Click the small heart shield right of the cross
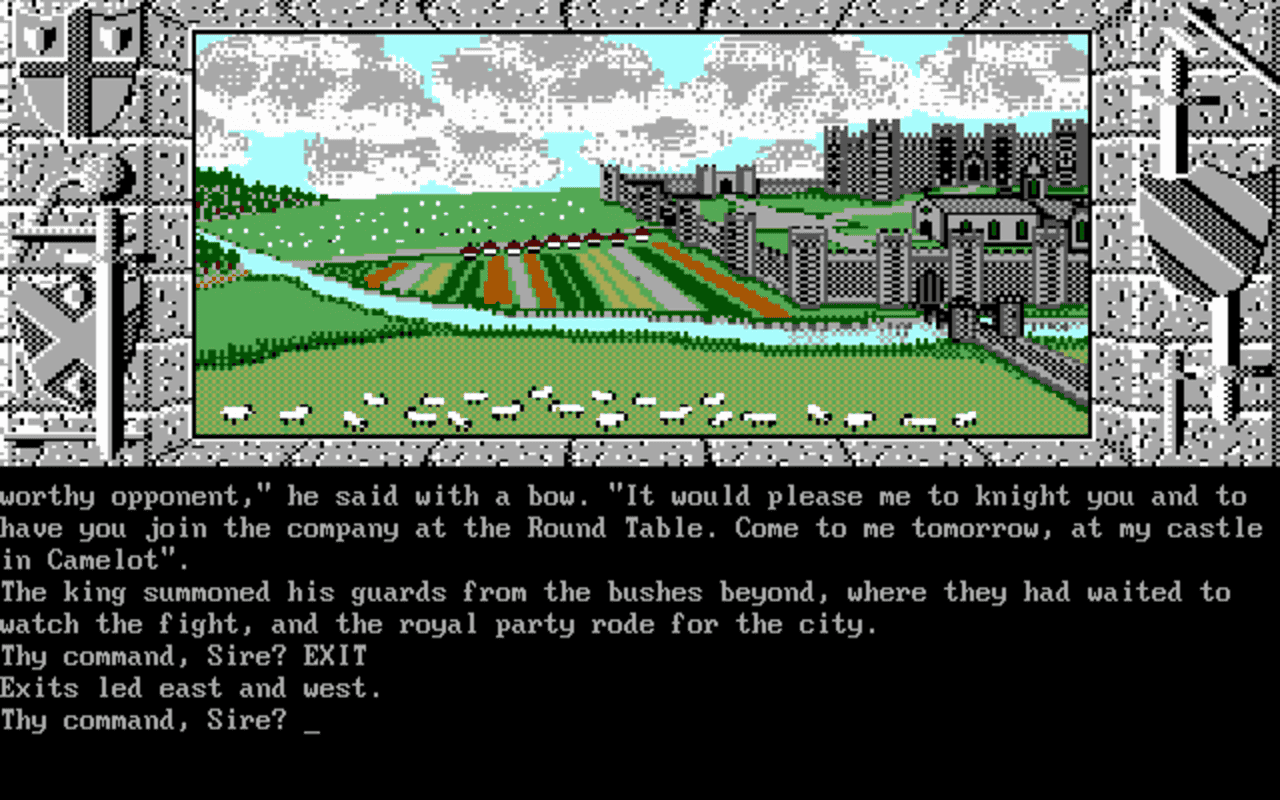The width and height of the screenshot is (1280, 800). pyautogui.click(x=117, y=38)
